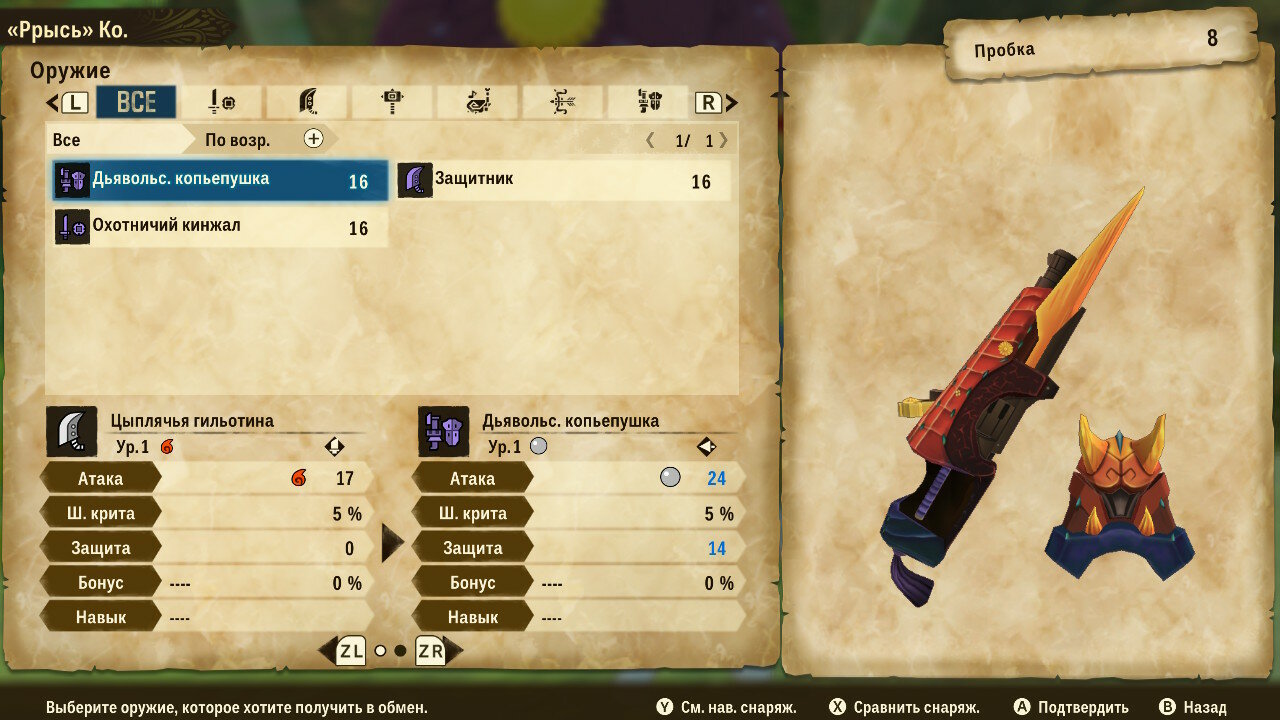Confirm the selection with Подтвердить
Screen dimensions: 1280x720
tap(1071, 707)
